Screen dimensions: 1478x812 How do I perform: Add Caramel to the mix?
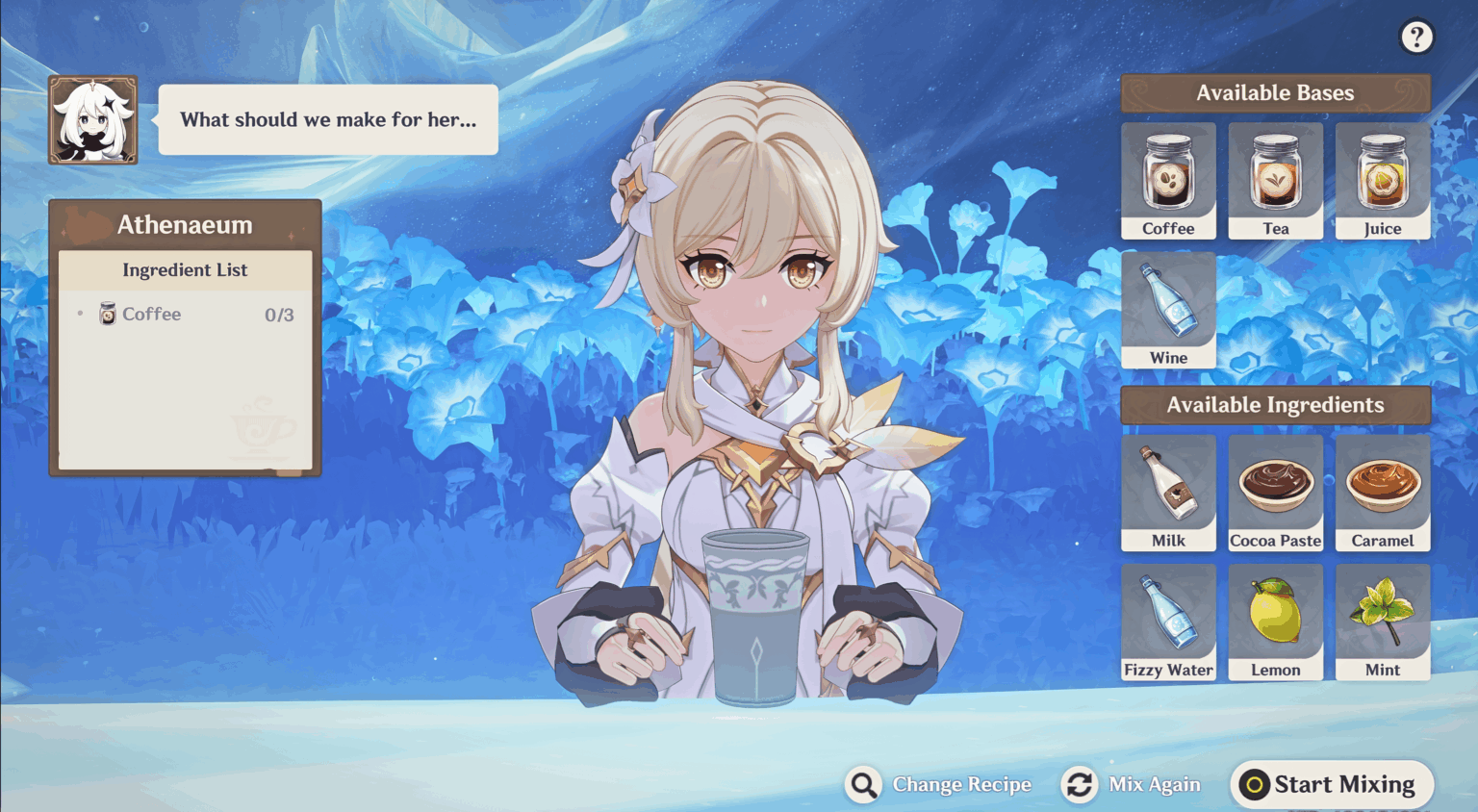1383,493
